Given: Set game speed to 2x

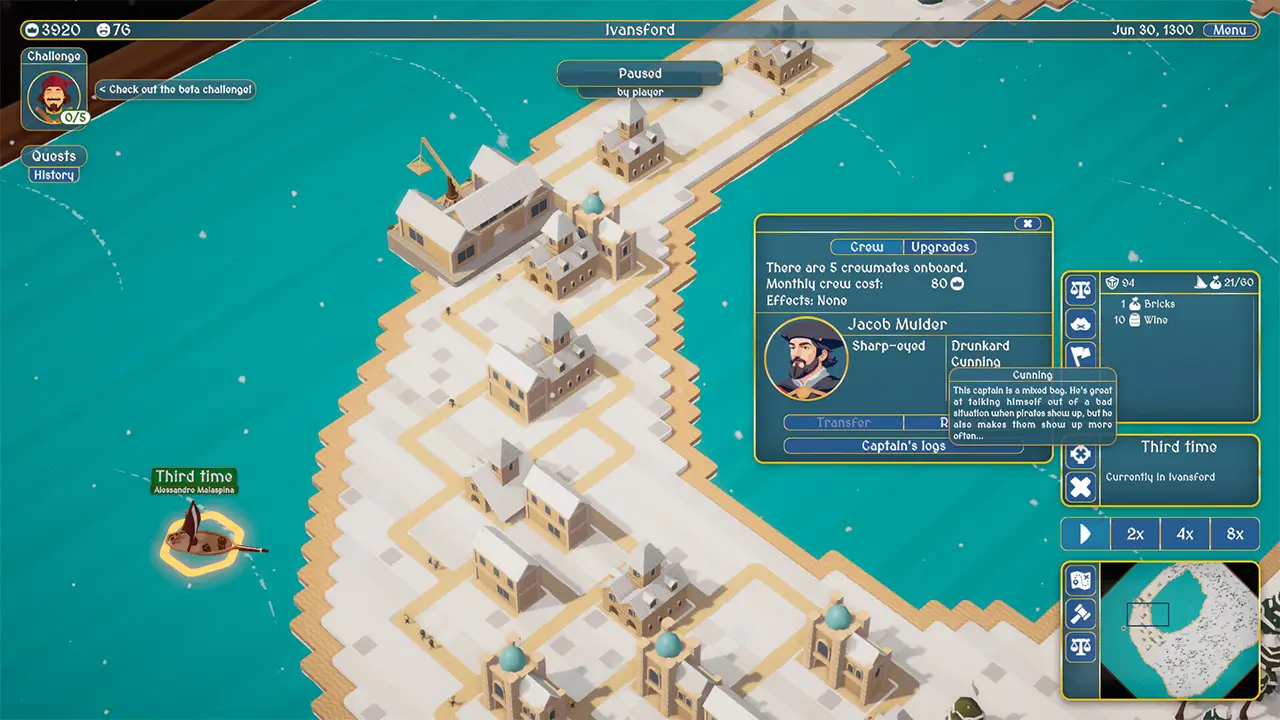Looking at the screenshot, I should tap(1135, 534).
